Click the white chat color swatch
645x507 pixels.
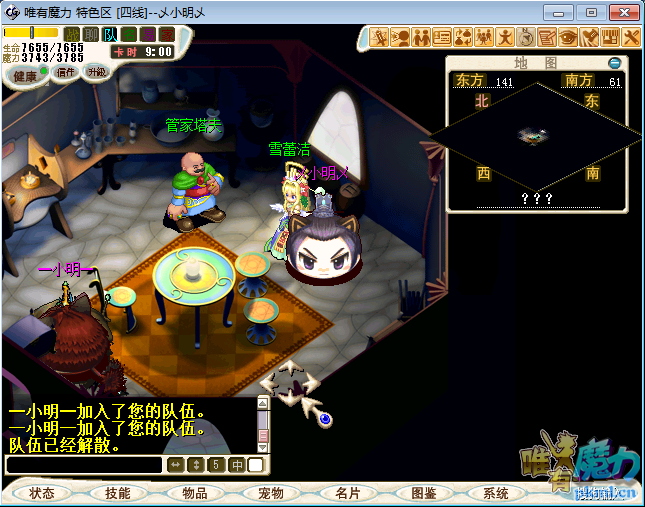[x=256, y=465]
